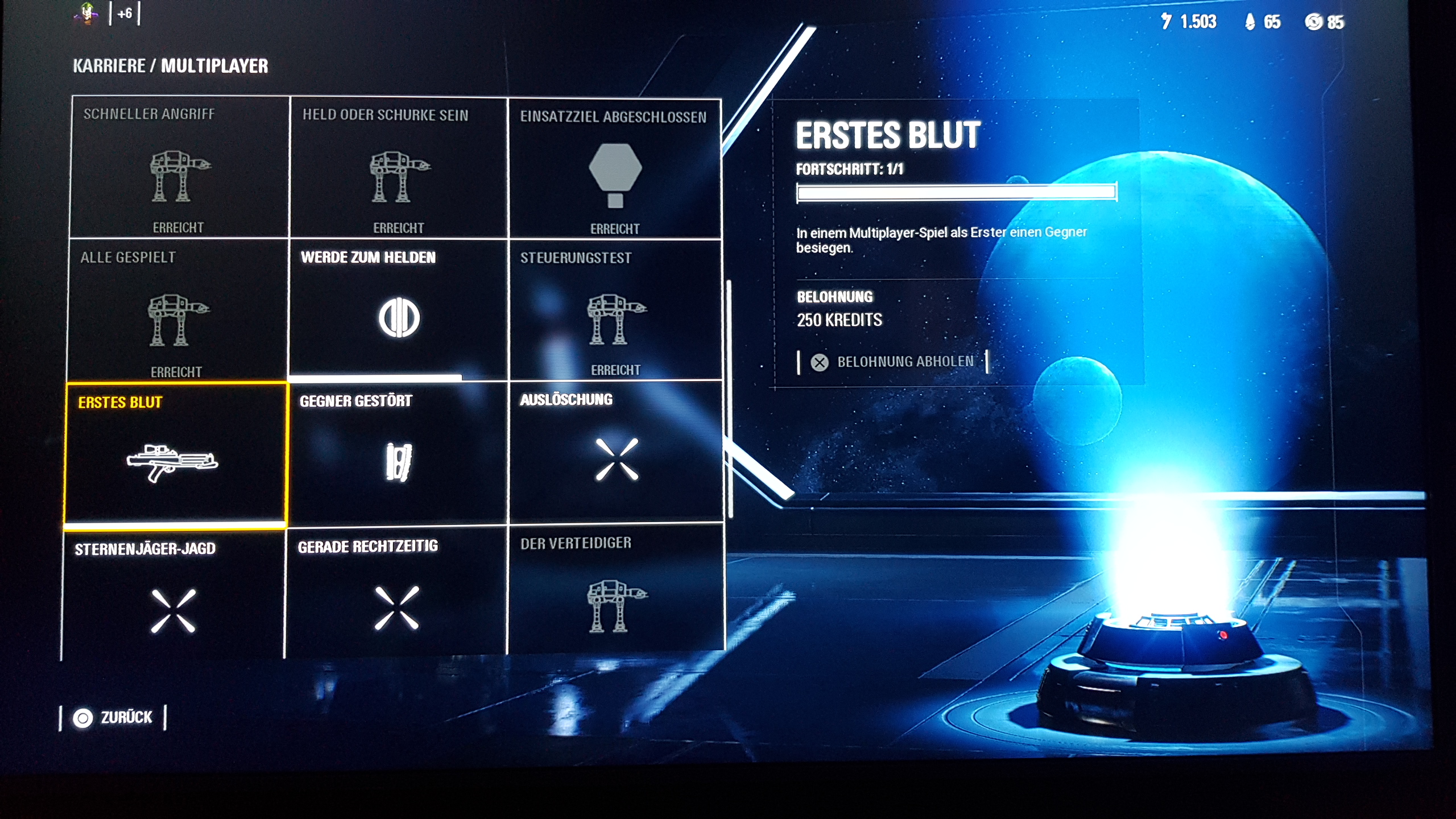
Task: Open the Held oder Schurke sein tile
Action: pos(398,168)
